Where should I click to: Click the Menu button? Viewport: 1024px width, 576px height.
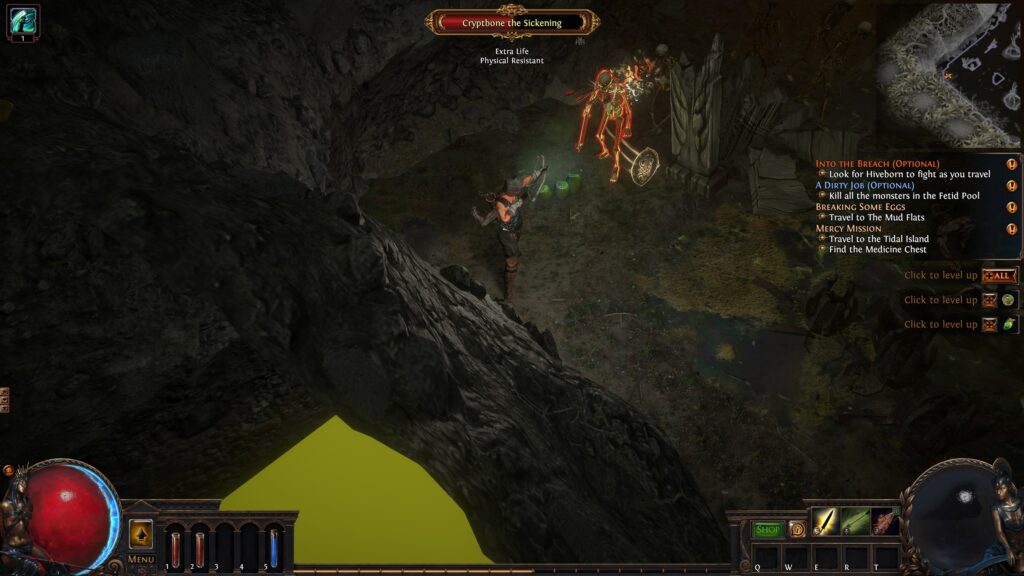click(x=141, y=559)
